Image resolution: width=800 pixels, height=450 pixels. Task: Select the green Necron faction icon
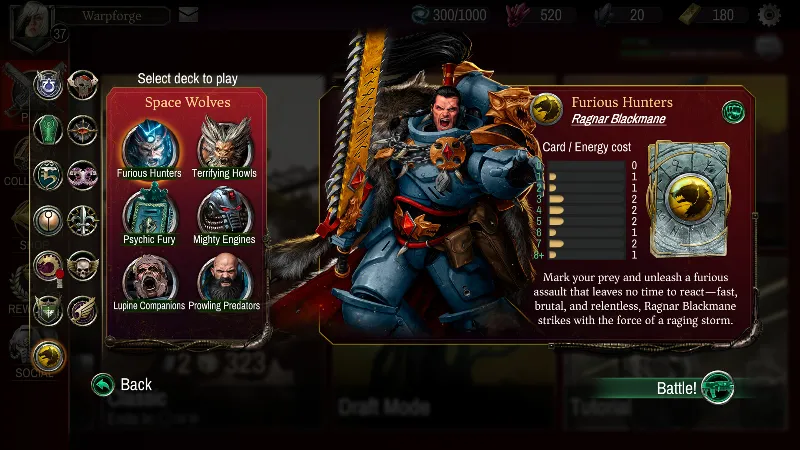(49, 129)
